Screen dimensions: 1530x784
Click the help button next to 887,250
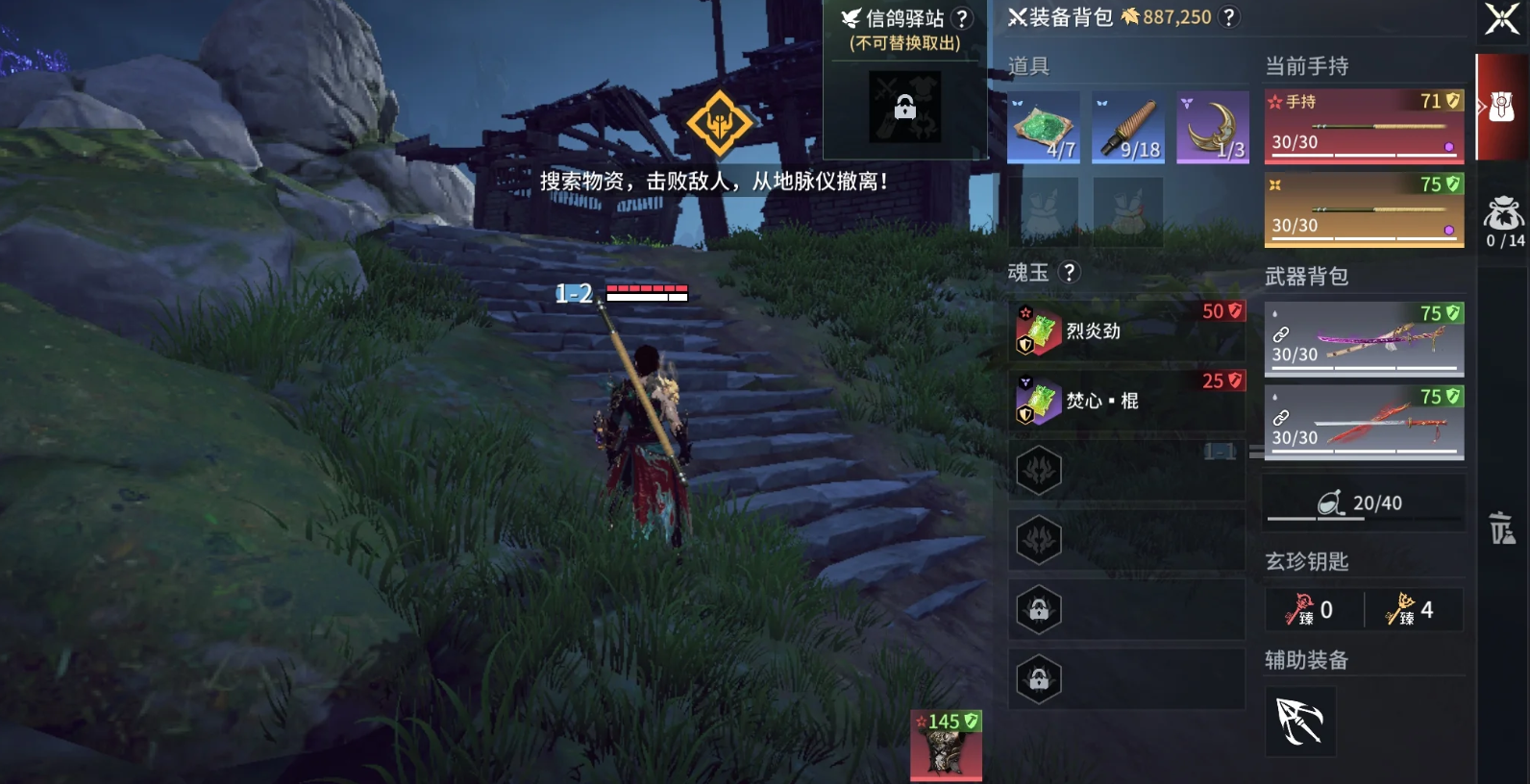point(1227,16)
